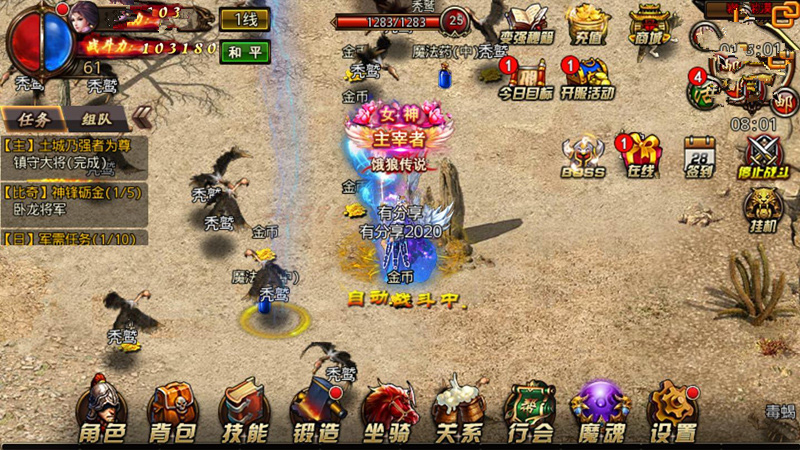
Task: Open the 签到 sign-in calendar
Action: 700,156
